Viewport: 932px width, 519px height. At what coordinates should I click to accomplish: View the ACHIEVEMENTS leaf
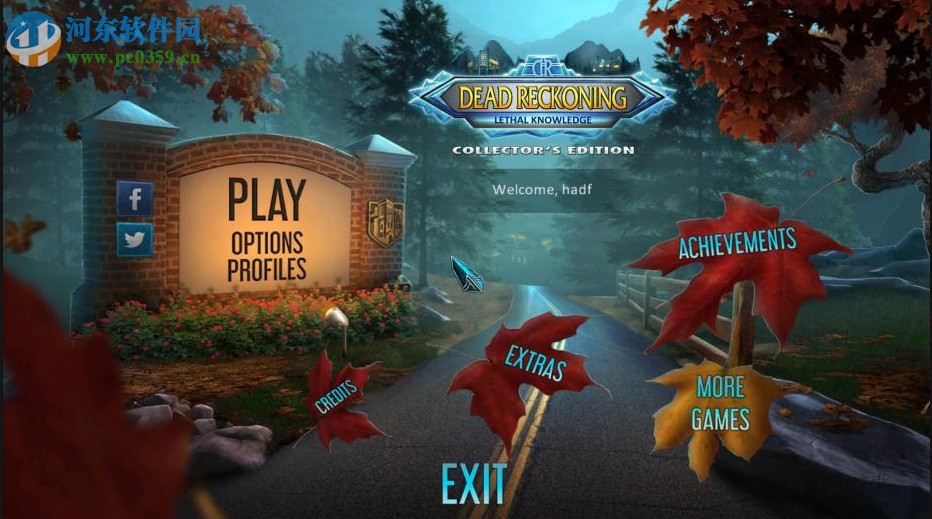[737, 243]
